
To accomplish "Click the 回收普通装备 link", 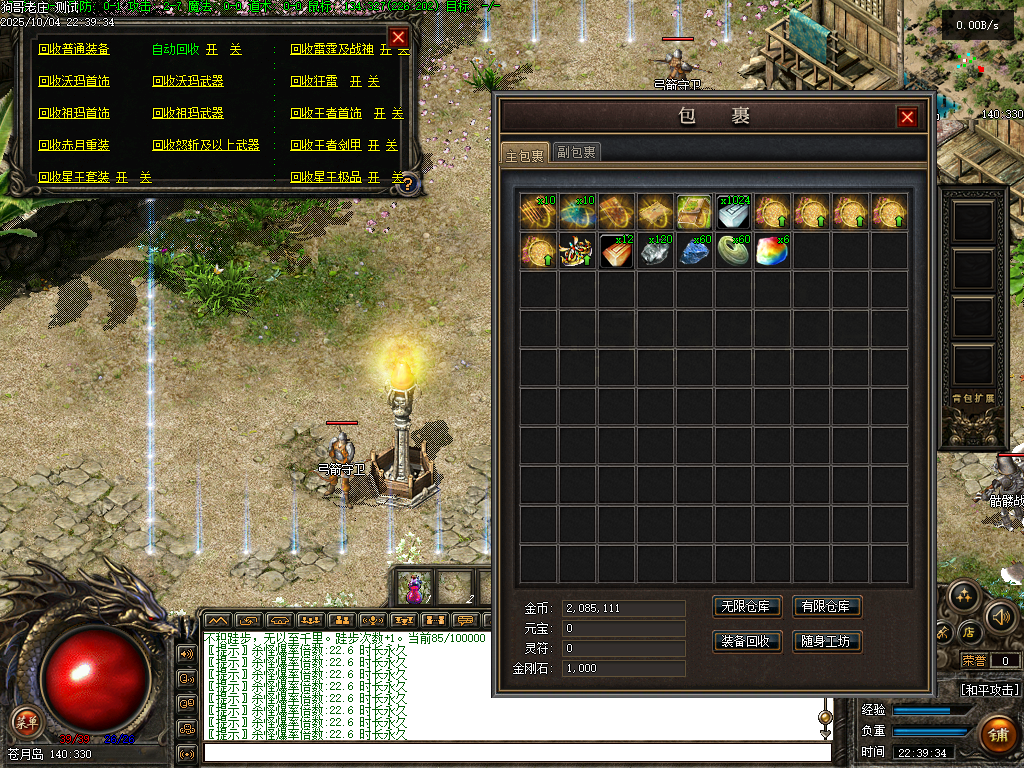I will pos(74,49).
